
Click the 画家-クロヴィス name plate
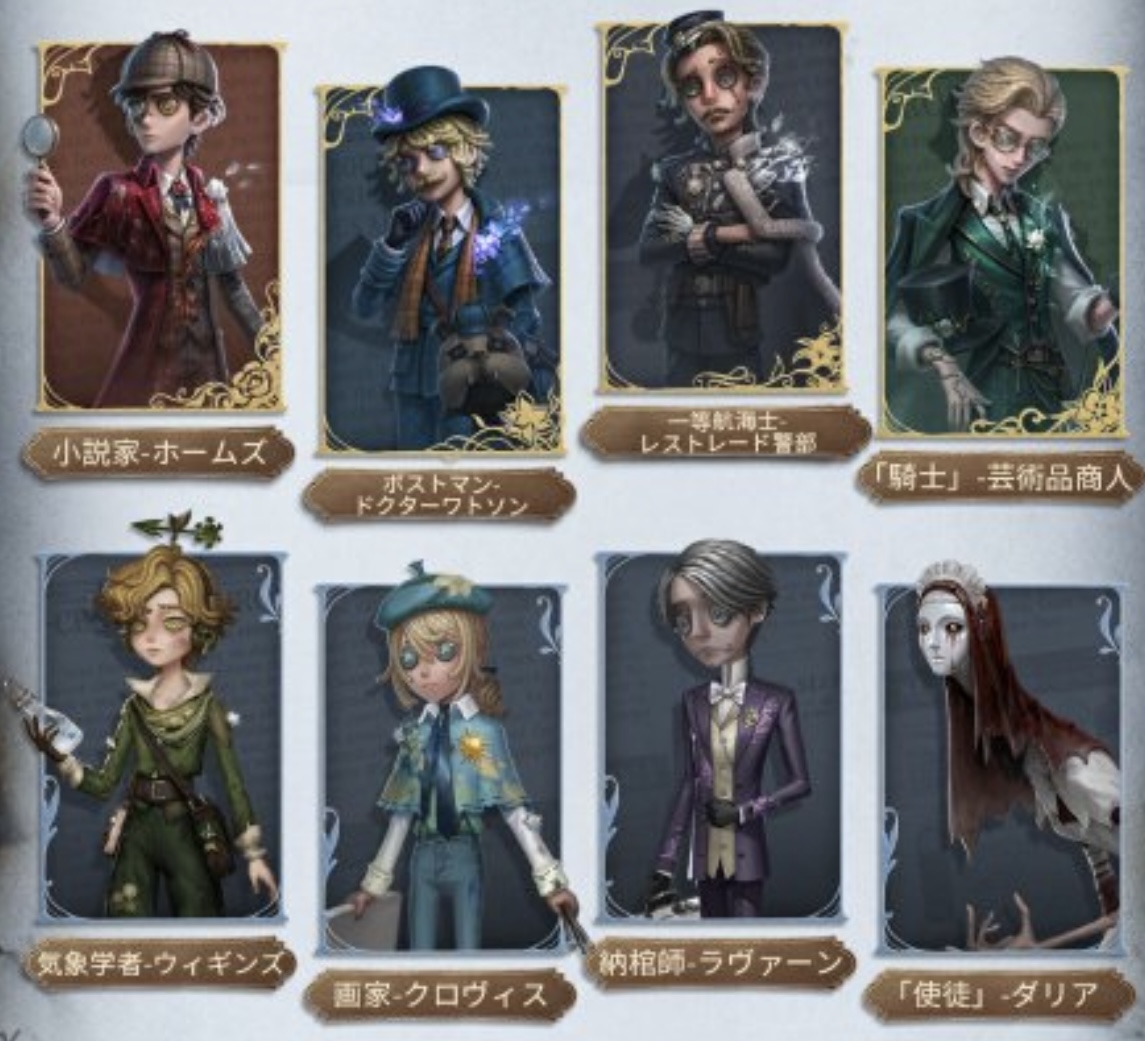(x=439, y=995)
